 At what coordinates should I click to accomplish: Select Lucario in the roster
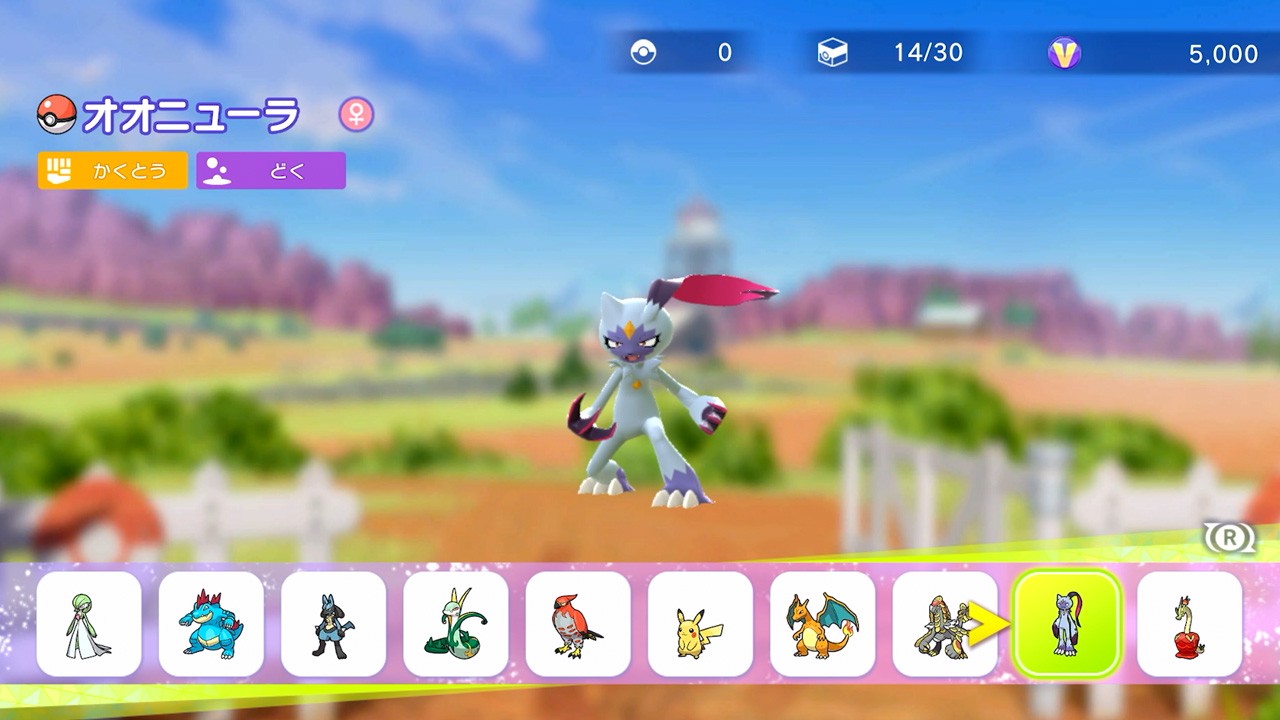pos(333,624)
